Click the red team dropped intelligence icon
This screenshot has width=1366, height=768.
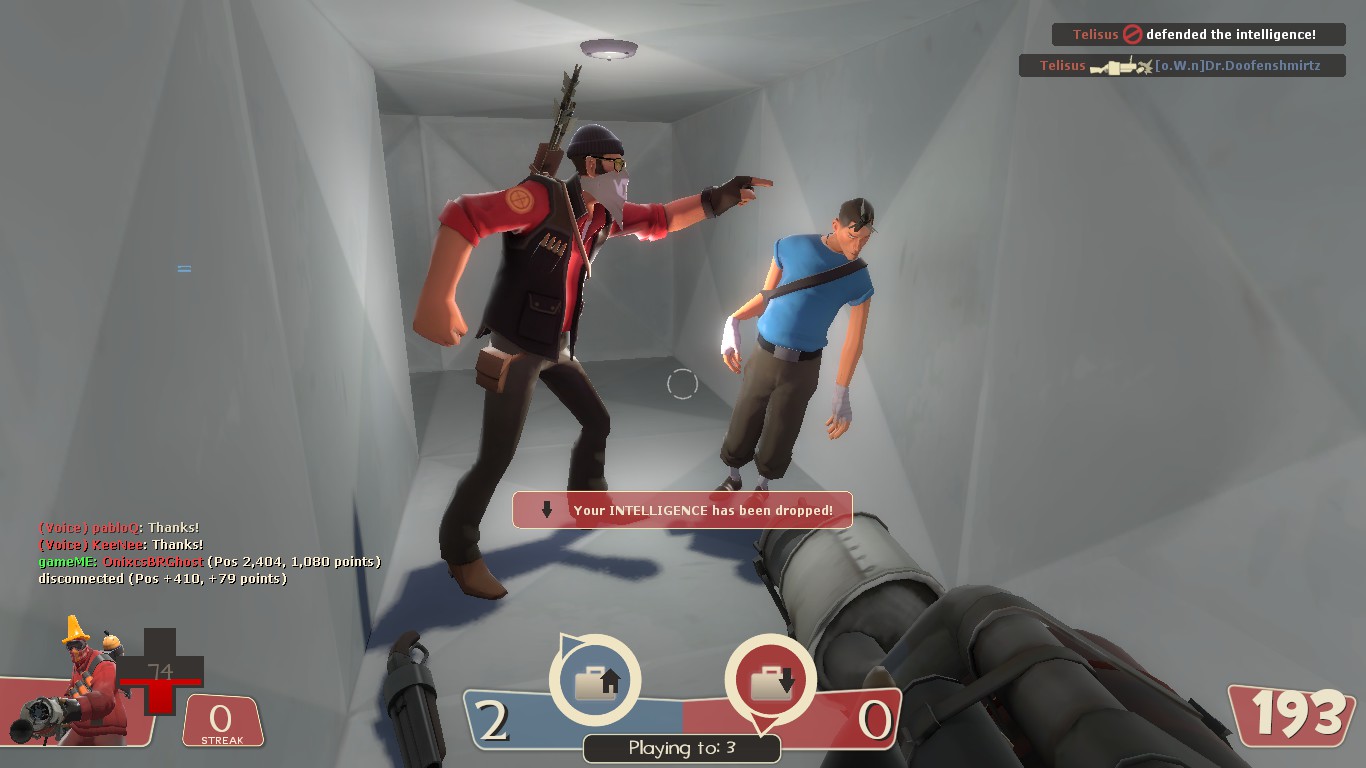point(771,681)
